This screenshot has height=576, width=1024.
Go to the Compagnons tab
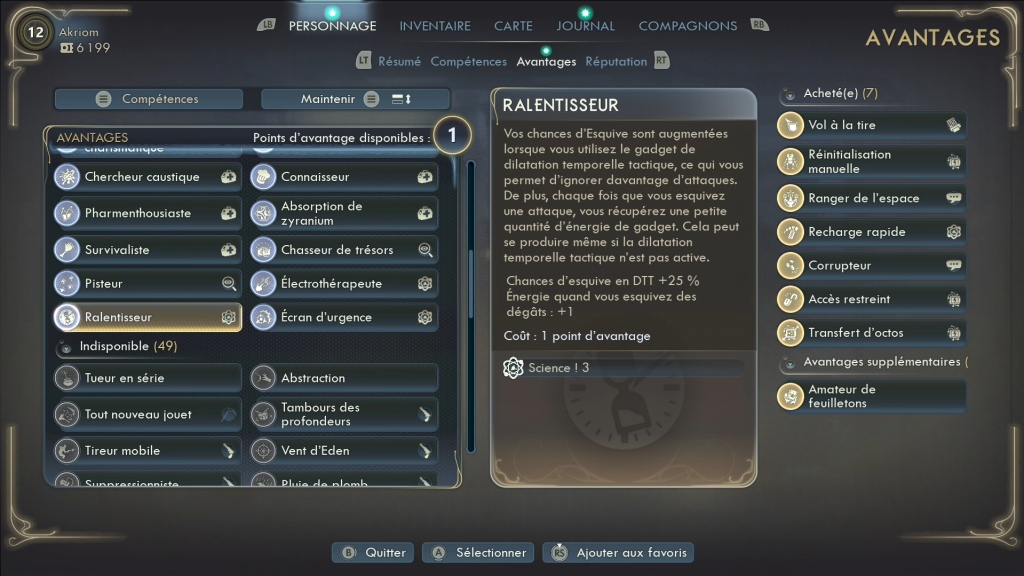click(687, 26)
